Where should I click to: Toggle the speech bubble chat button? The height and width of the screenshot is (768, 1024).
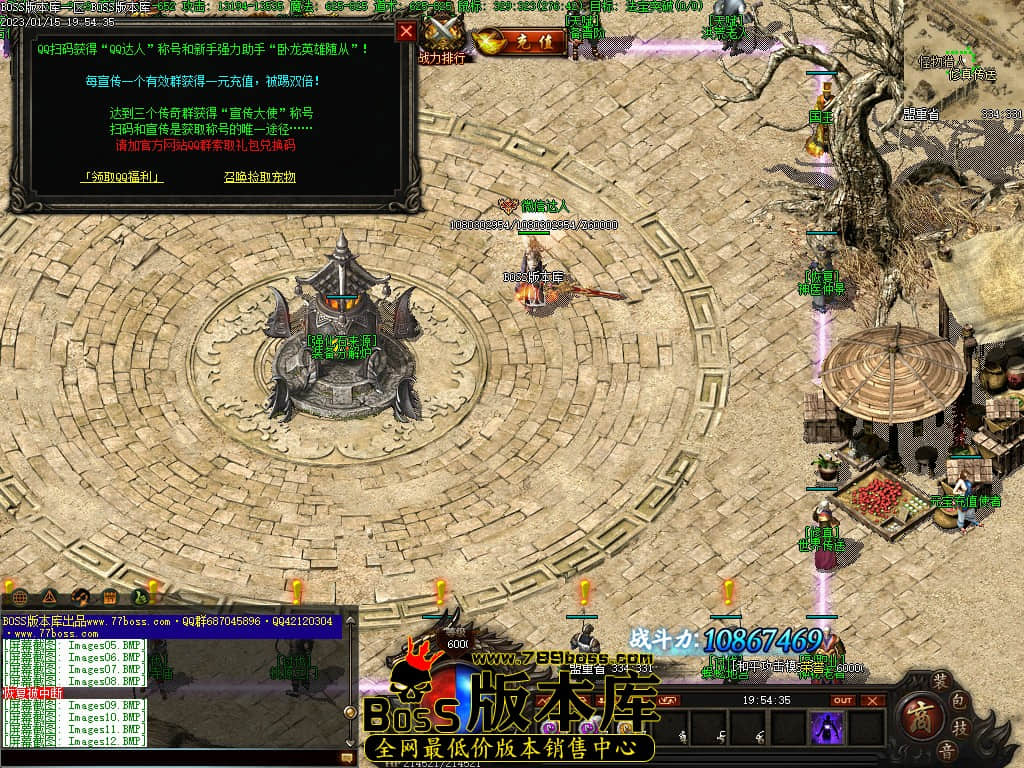(x=348, y=759)
